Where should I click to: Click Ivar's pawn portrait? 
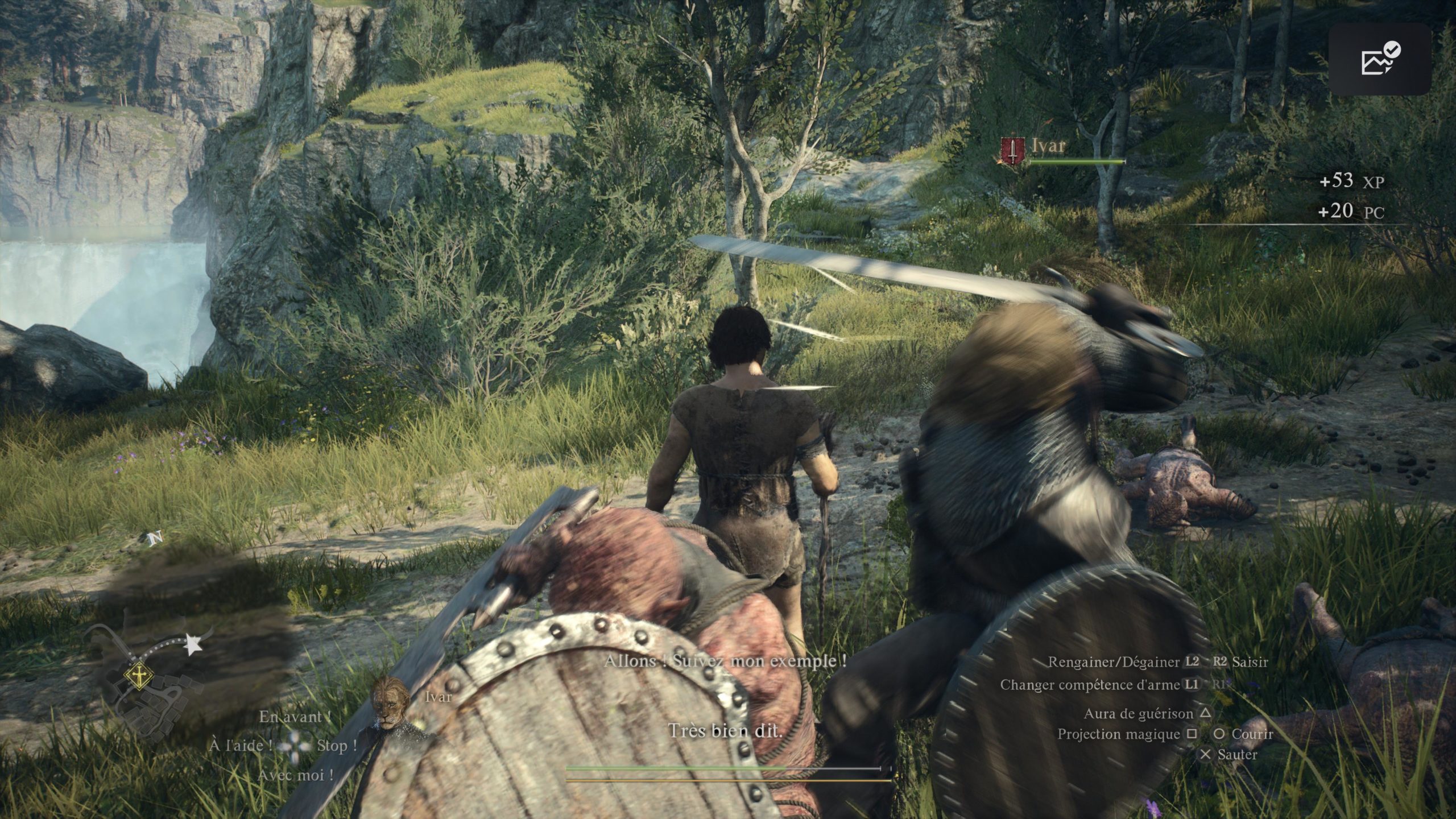(x=391, y=704)
